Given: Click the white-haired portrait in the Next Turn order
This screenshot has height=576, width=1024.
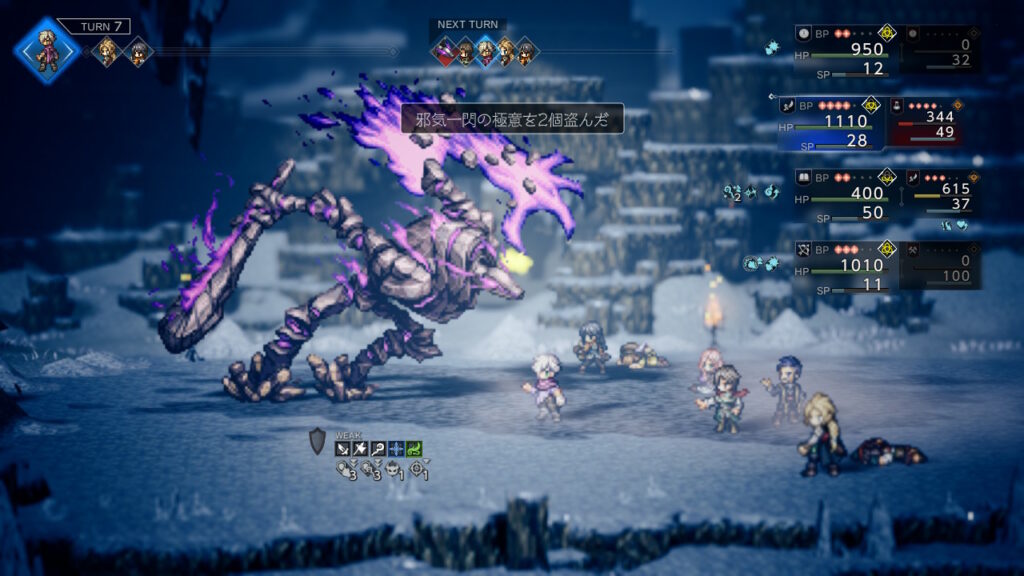Looking at the screenshot, I should coord(486,51).
